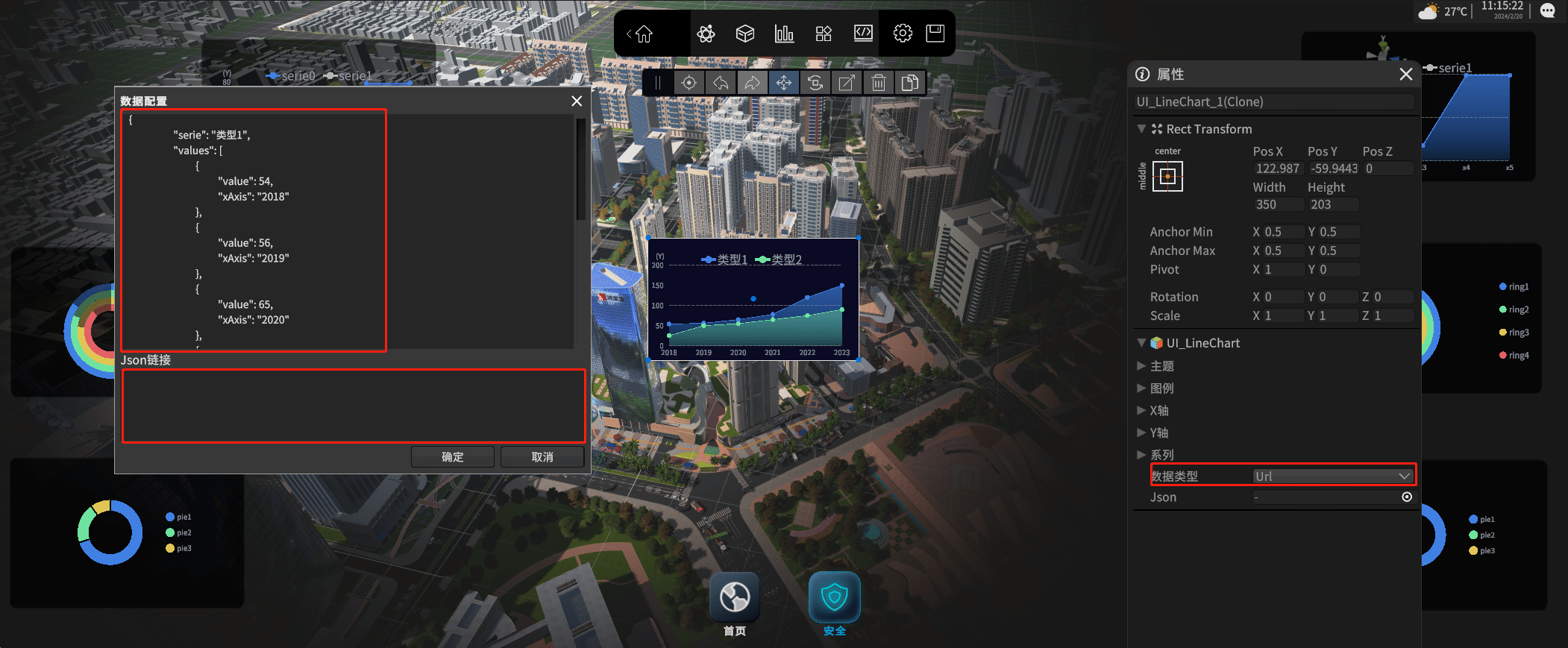The image size is (1568, 648).
Task: Cancel the data configuration with 取消
Action: pyautogui.click(x=542, y=457)
